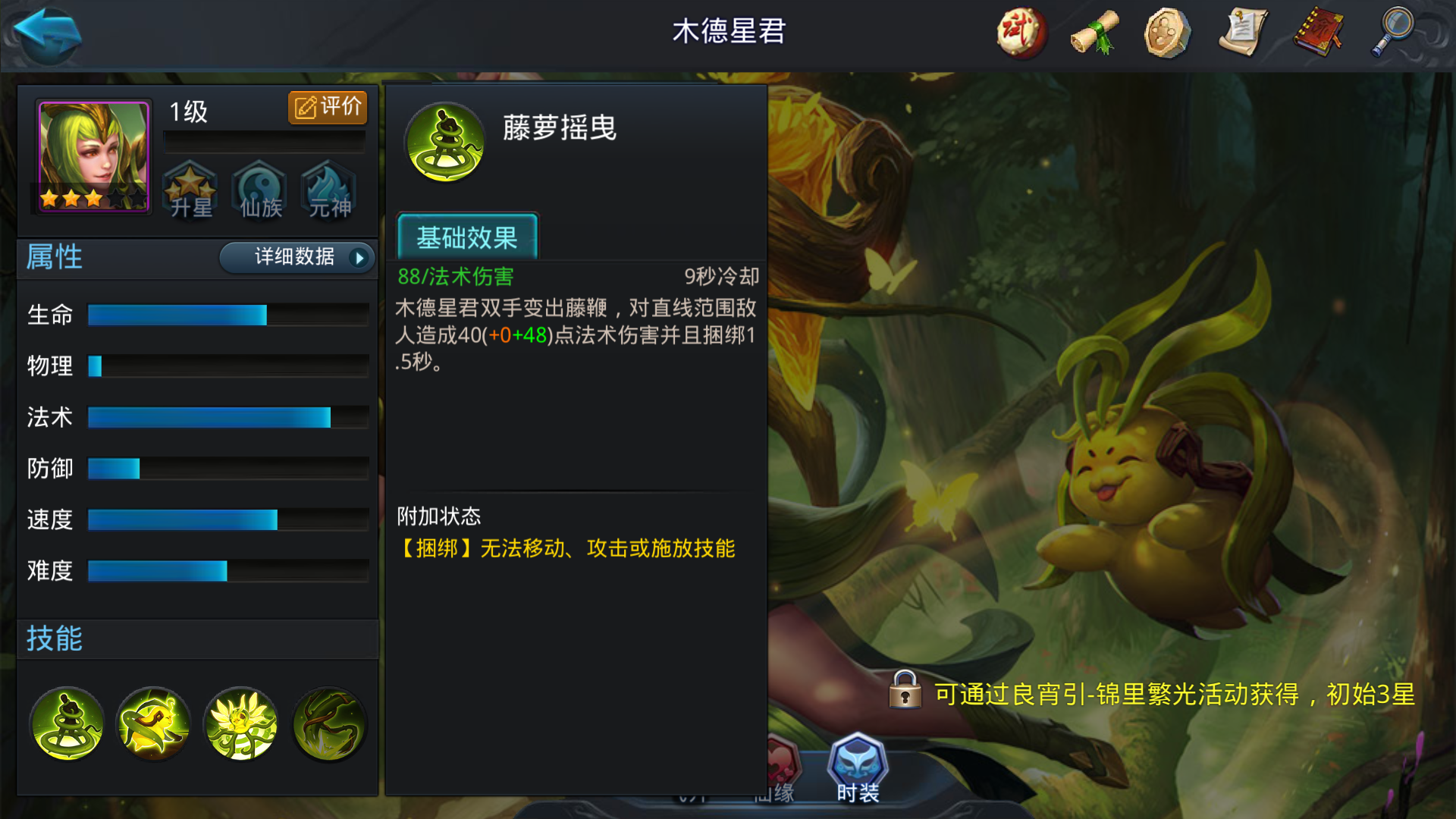Select the second skill icon in 技能 panel
This screenshot has height=819, width=1456.
[x=153, y=724]
